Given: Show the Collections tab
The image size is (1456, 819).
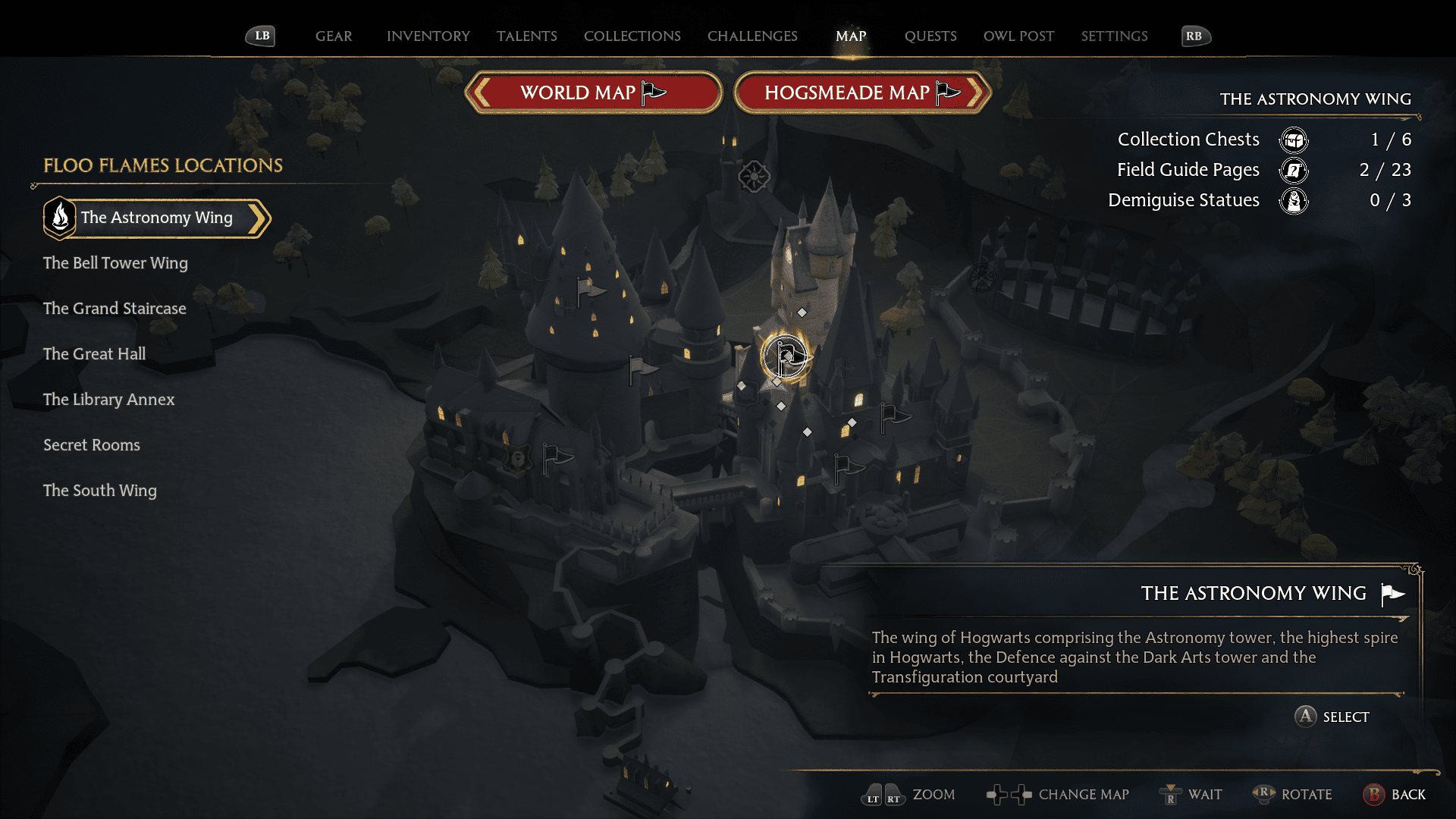Looking at the screenshot, I should (x=632, y=36).
